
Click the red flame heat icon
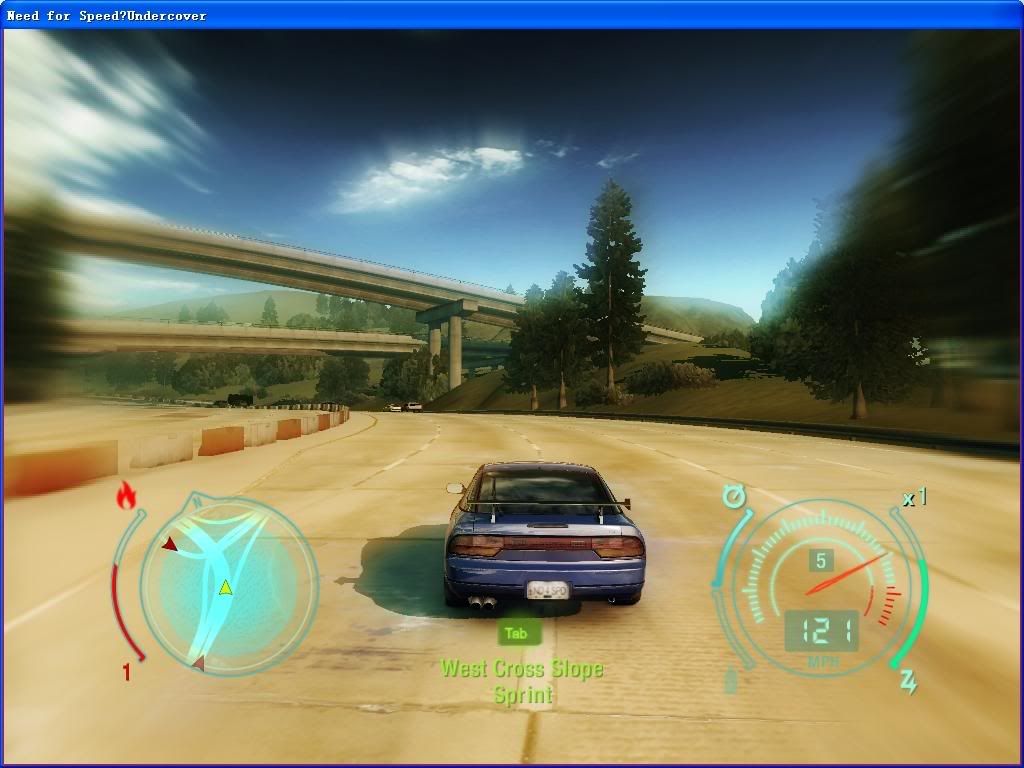point(126,495)
